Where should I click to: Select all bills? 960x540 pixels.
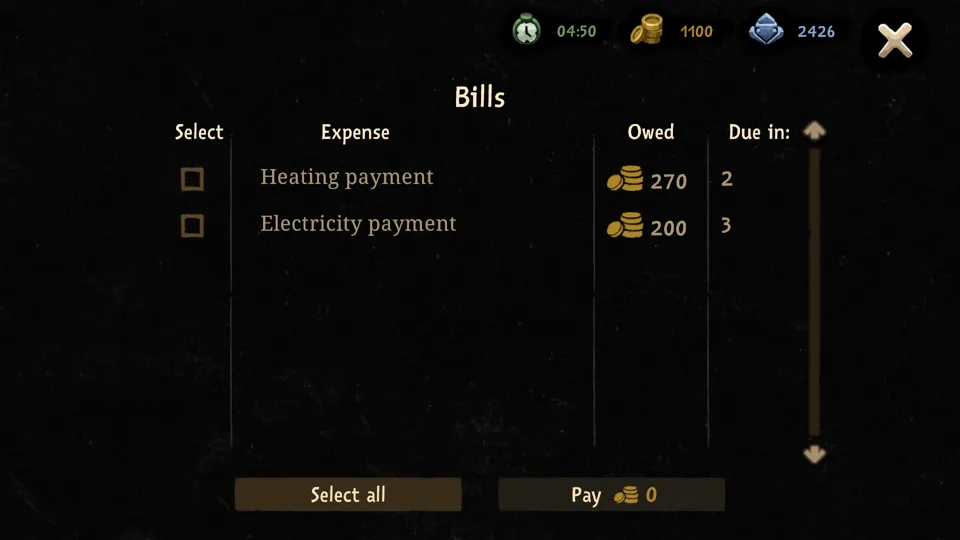pyautogui.click(x=348, y=495)
